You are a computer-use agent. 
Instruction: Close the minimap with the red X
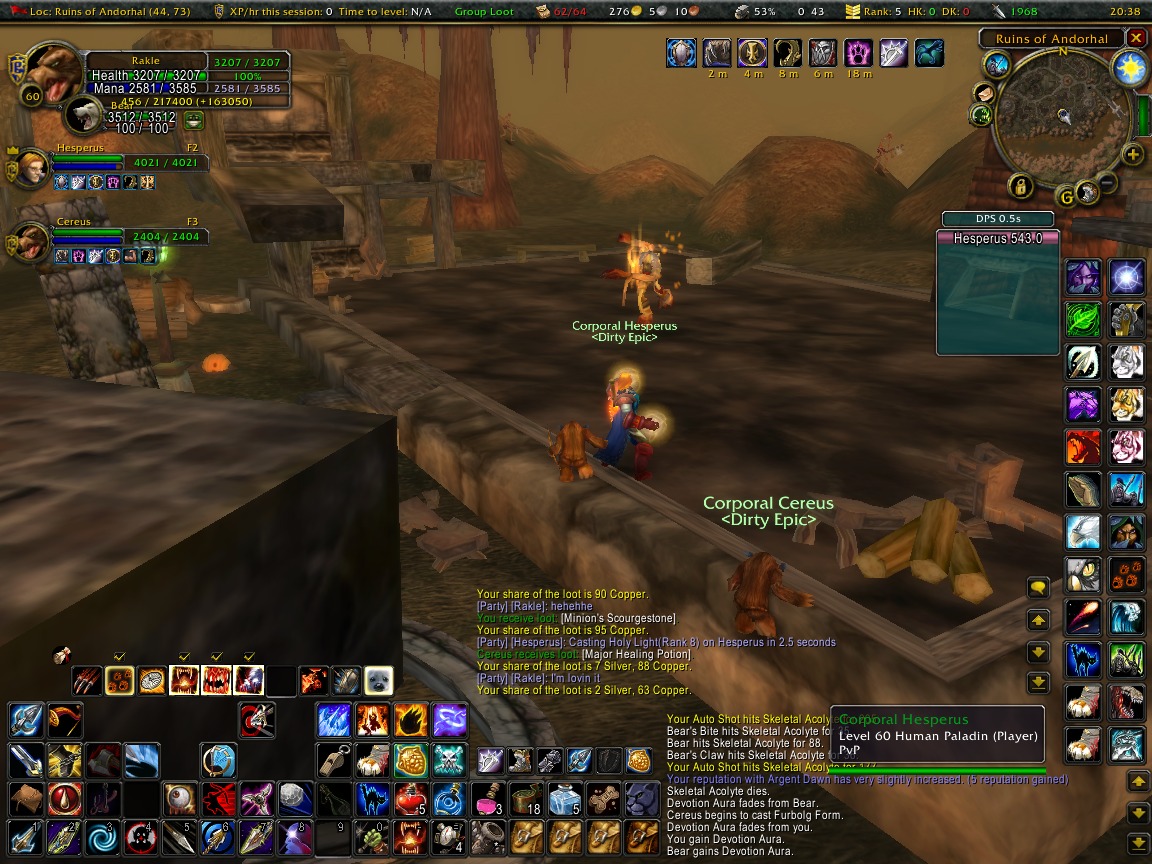1136,38
